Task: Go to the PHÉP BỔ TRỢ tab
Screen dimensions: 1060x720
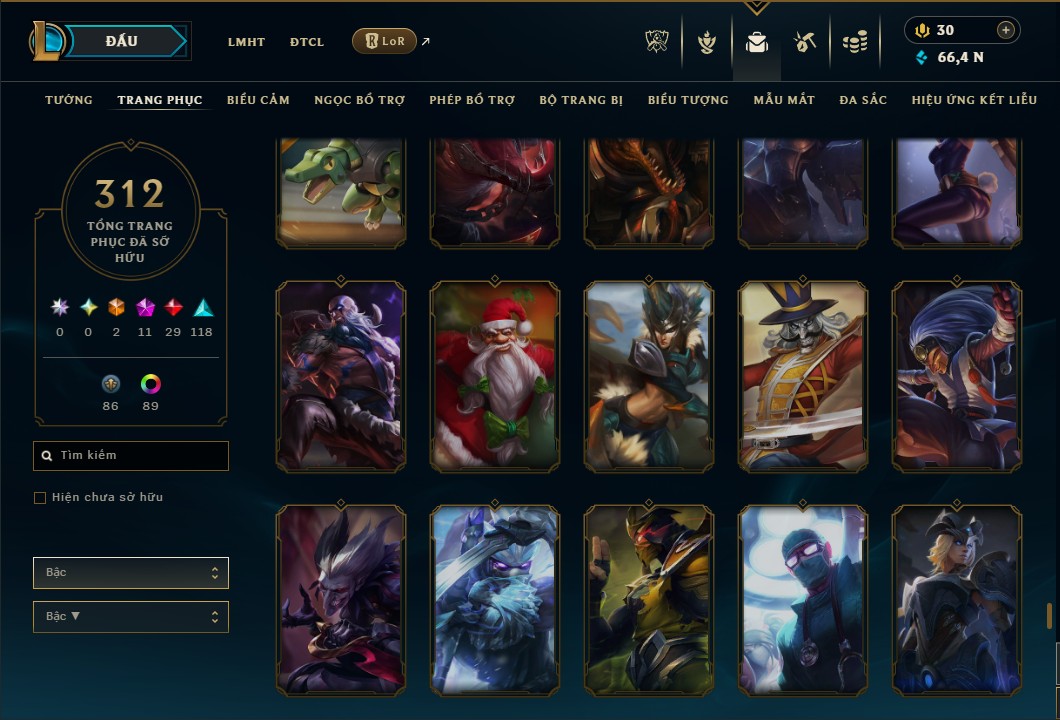Action: click(x=472, y=100)
